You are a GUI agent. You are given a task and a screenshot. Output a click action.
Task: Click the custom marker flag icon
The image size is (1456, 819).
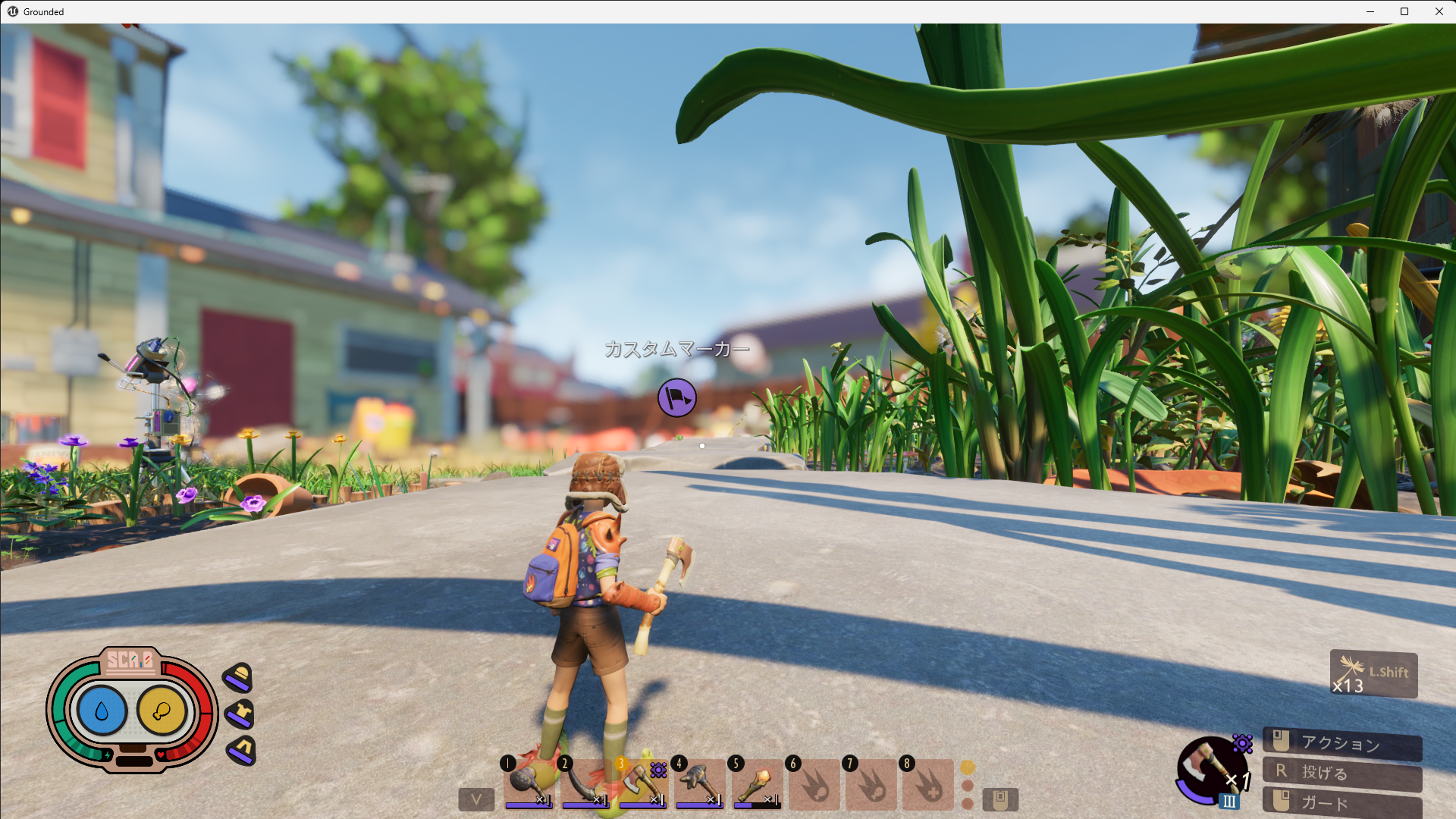click(676, 397)
